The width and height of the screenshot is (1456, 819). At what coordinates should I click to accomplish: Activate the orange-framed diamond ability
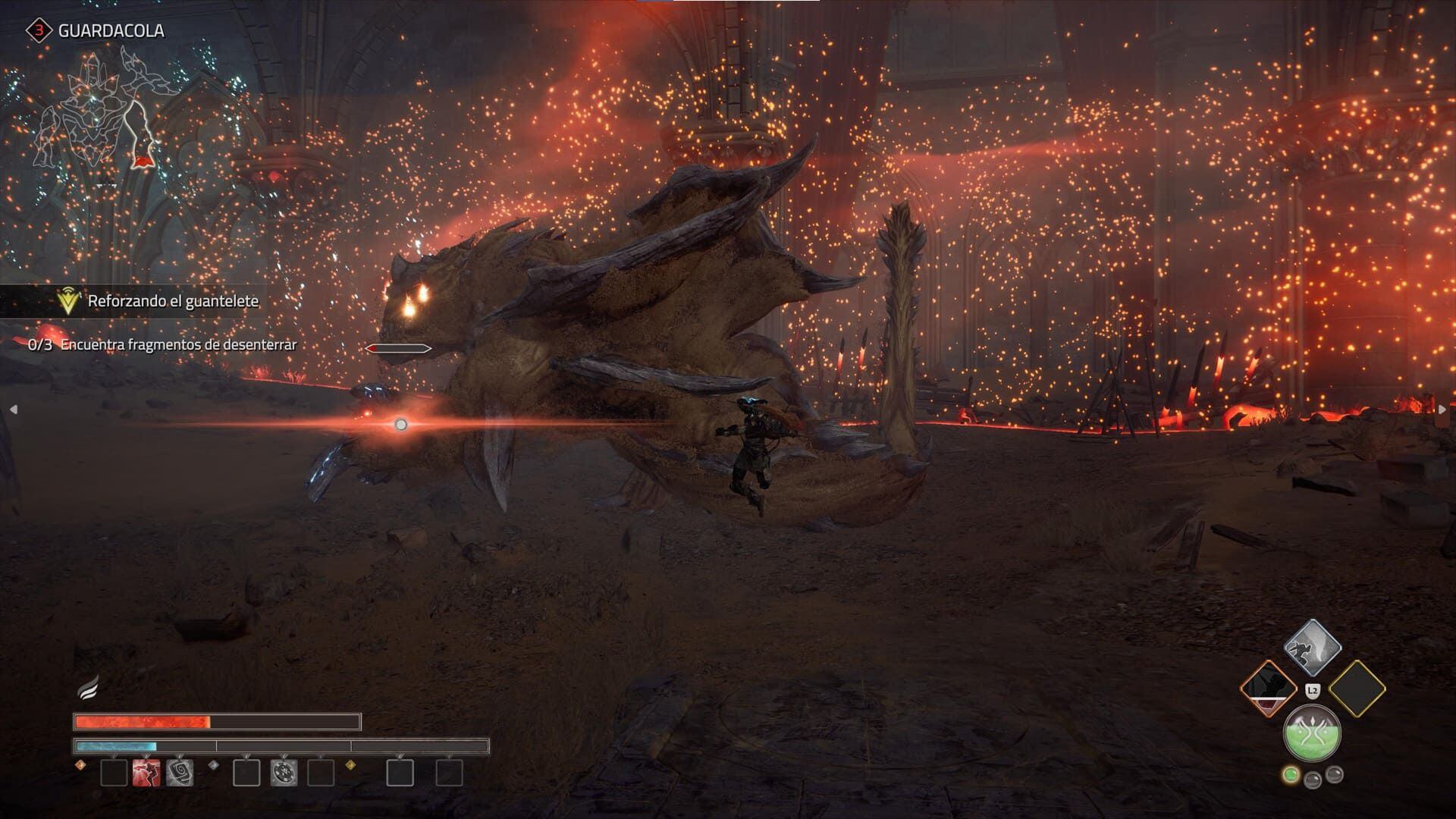pos(1269,689)
